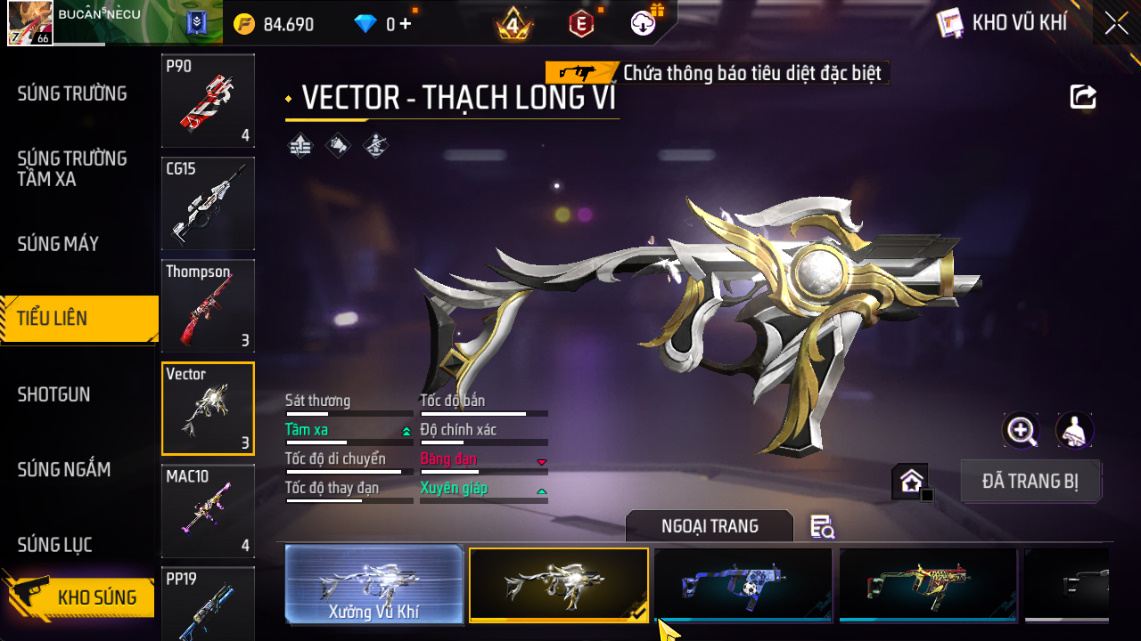Close the weapon vault screen
The height and width of the screenshot is (641, 1141).
pyautogui.click(x=1116, y=24)
